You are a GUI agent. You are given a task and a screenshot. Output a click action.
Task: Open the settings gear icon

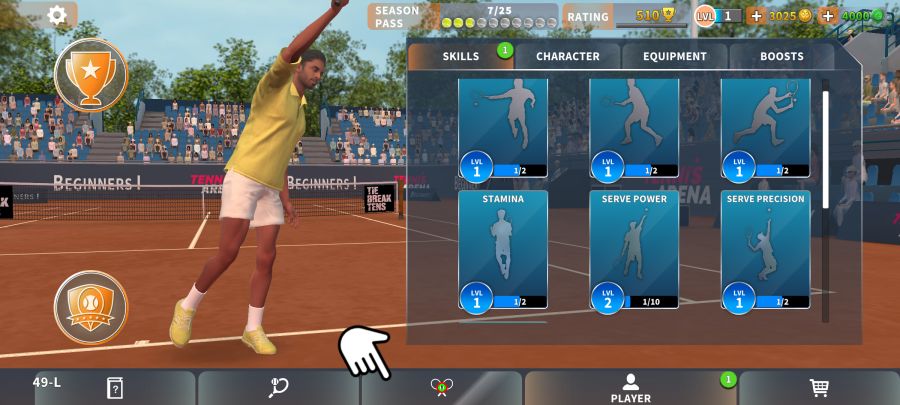[x=57, y=15]
